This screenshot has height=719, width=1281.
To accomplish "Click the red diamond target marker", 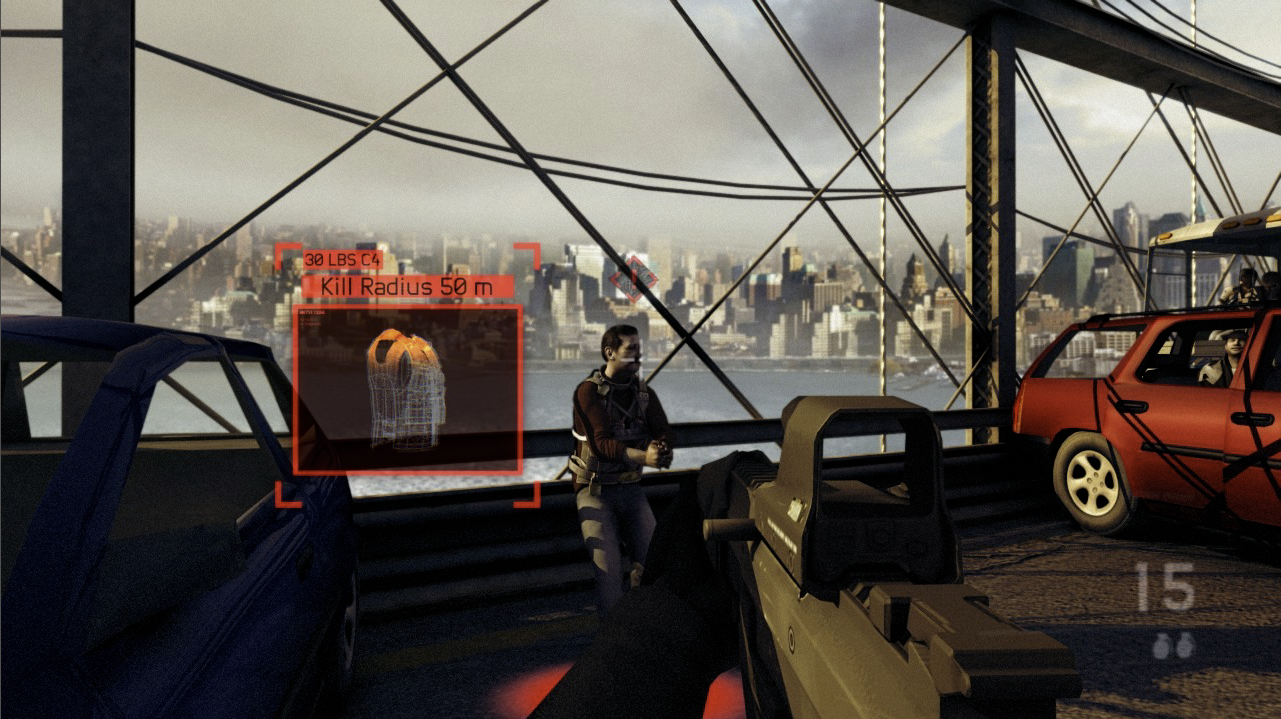I will click(x=634, y=277).
